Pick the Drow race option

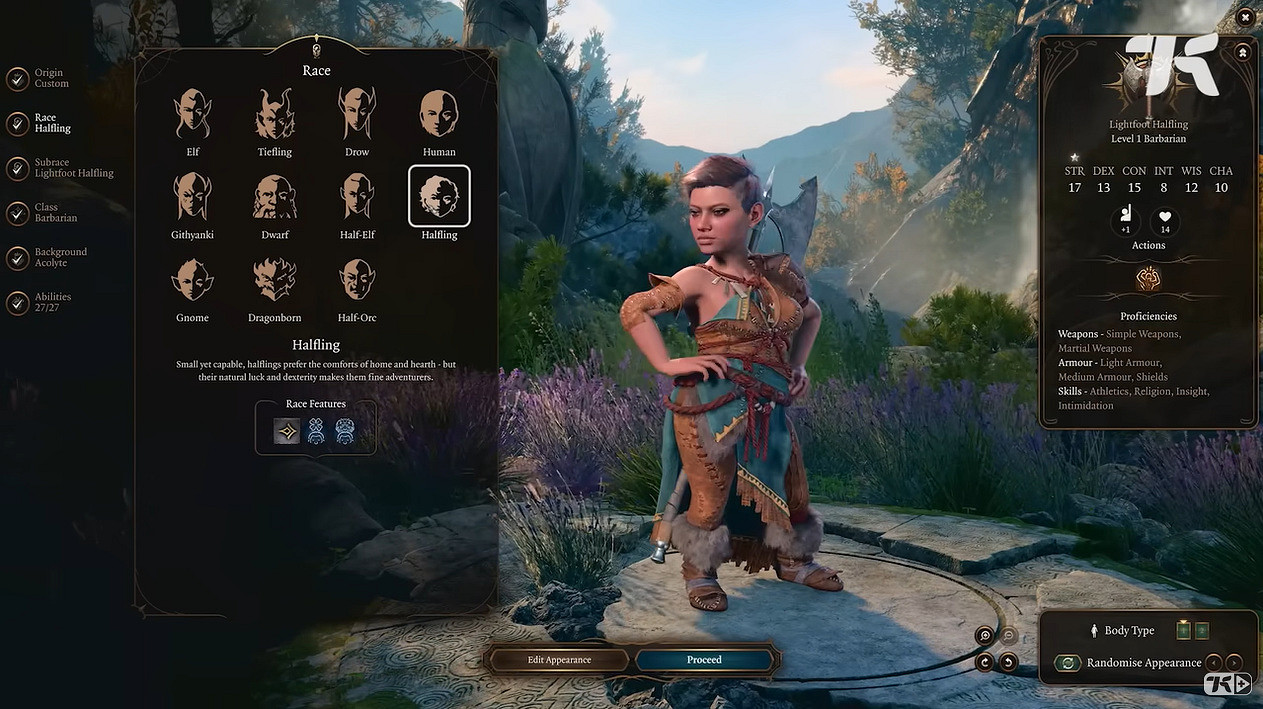[x=357, y=114]
